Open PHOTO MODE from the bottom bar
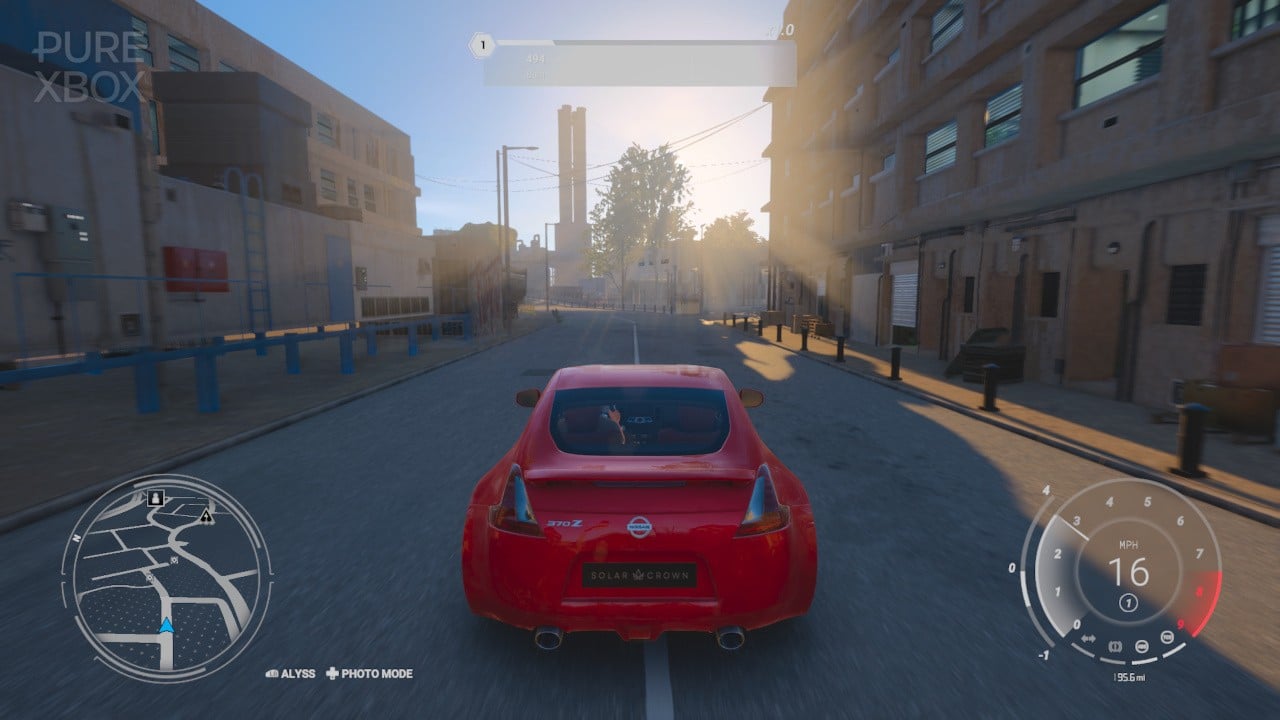This screenshot has height=720, width=1280. coord(375,674)
